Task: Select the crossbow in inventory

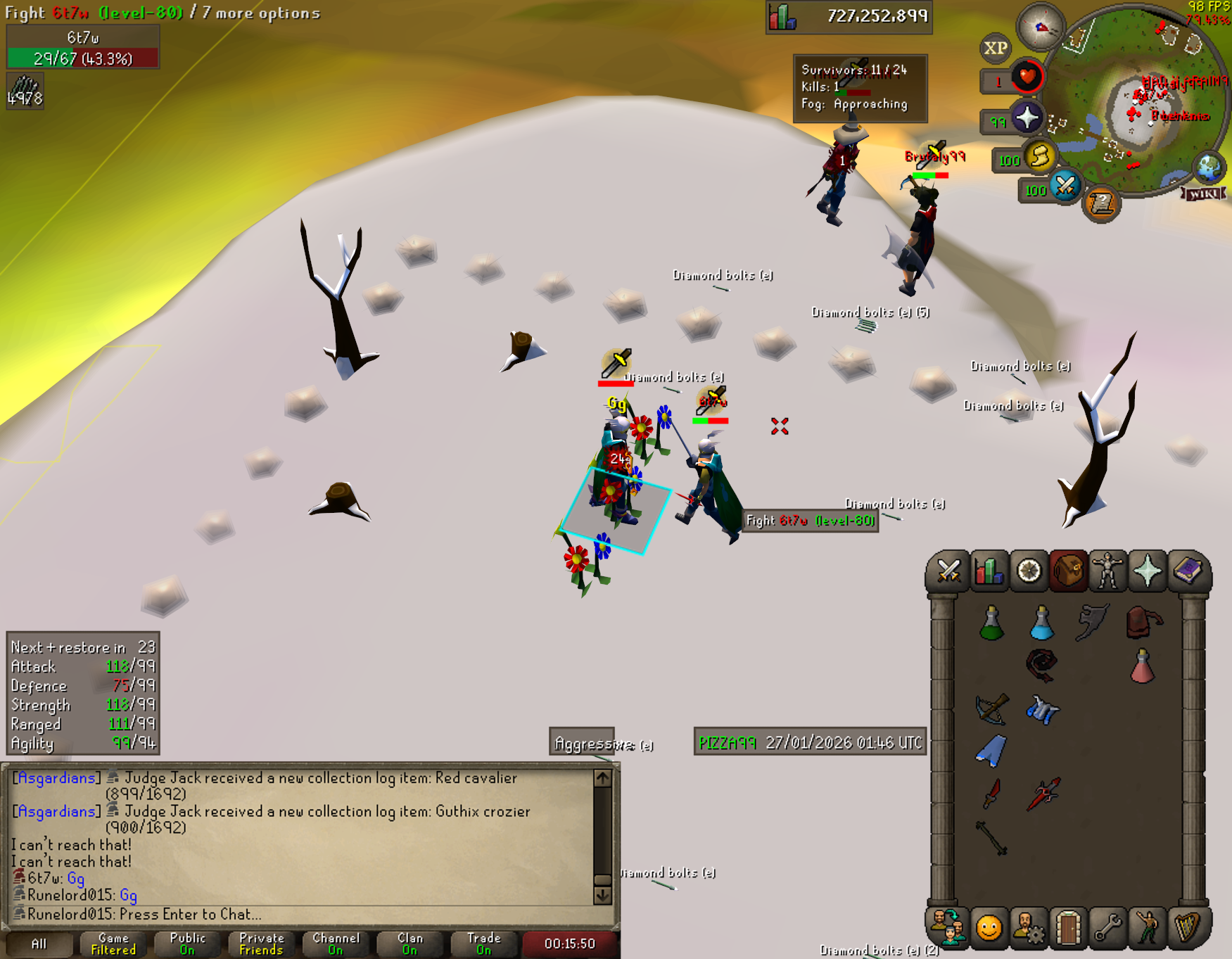Action: (x=992, y=709)
